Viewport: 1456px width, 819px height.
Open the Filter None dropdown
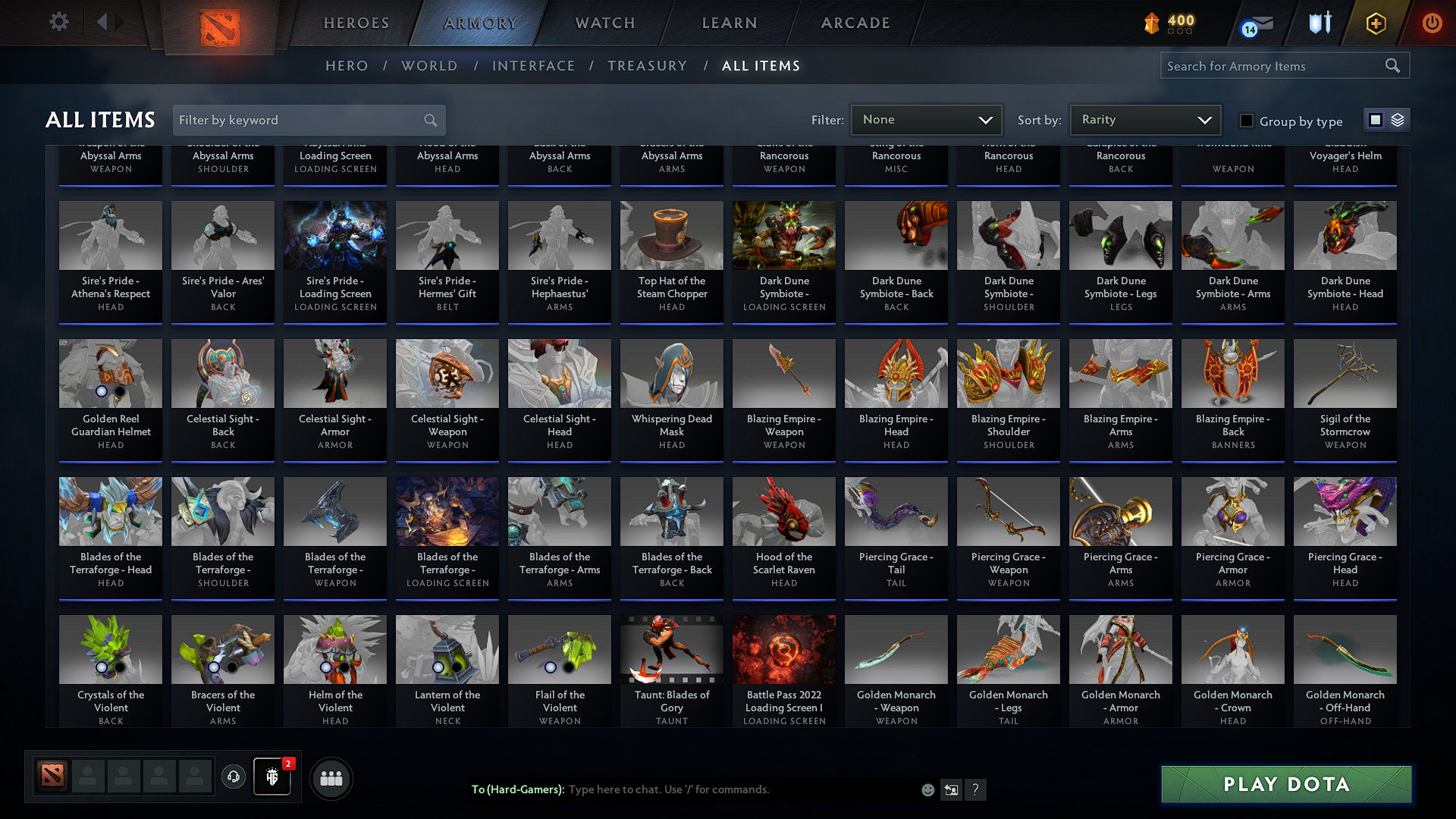click(x=925, y=120)
